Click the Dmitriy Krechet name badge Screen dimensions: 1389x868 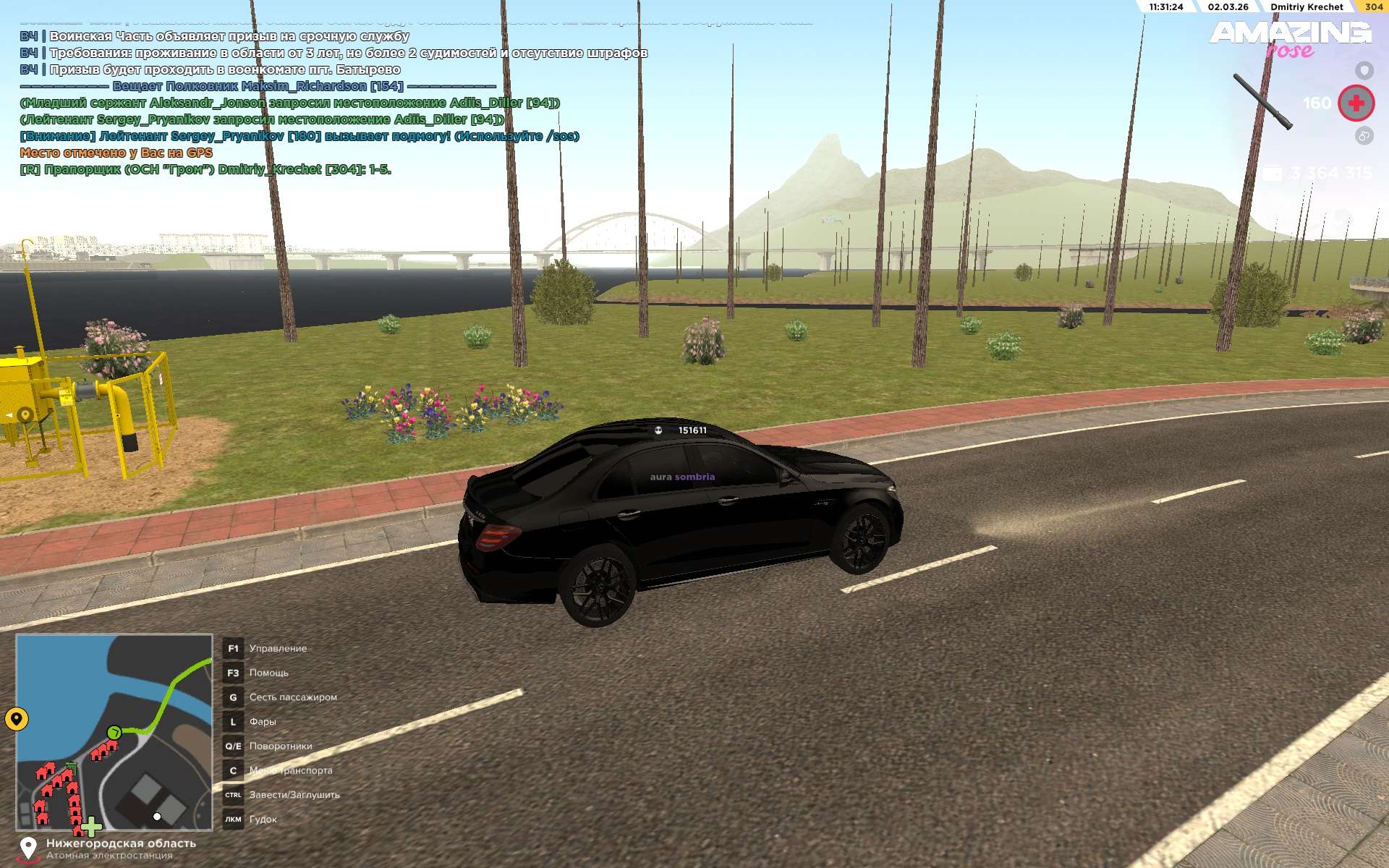click(1306, 7)
